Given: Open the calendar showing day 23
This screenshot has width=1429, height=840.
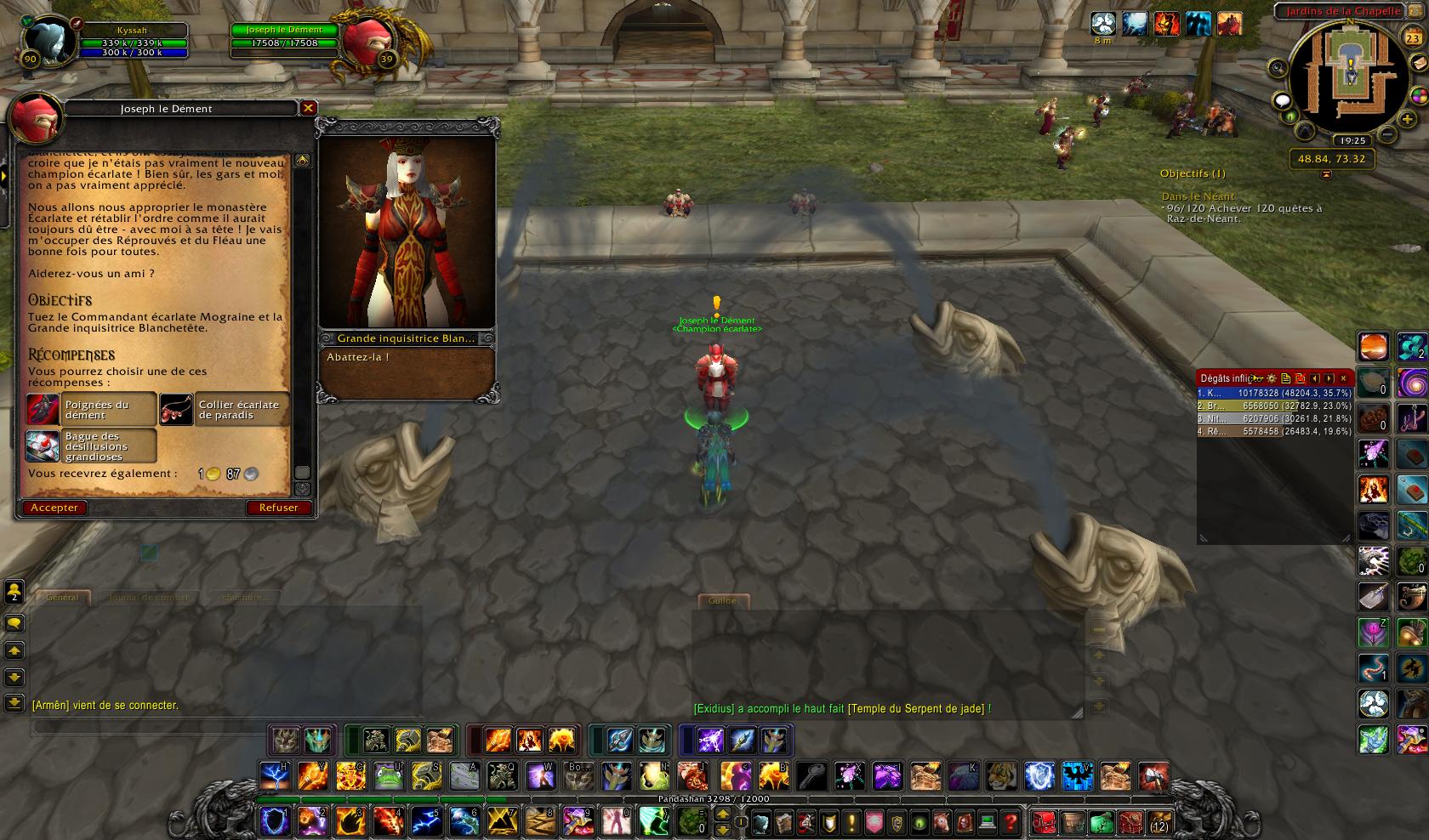Looking at the screenshot, I should pyautogui.click(x=1412, y=39).
